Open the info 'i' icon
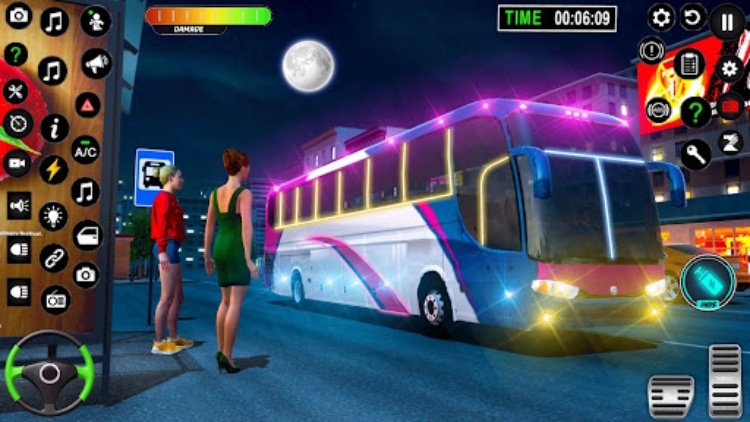This screenshot has height=422, width=750. click(x=54, y=127)
